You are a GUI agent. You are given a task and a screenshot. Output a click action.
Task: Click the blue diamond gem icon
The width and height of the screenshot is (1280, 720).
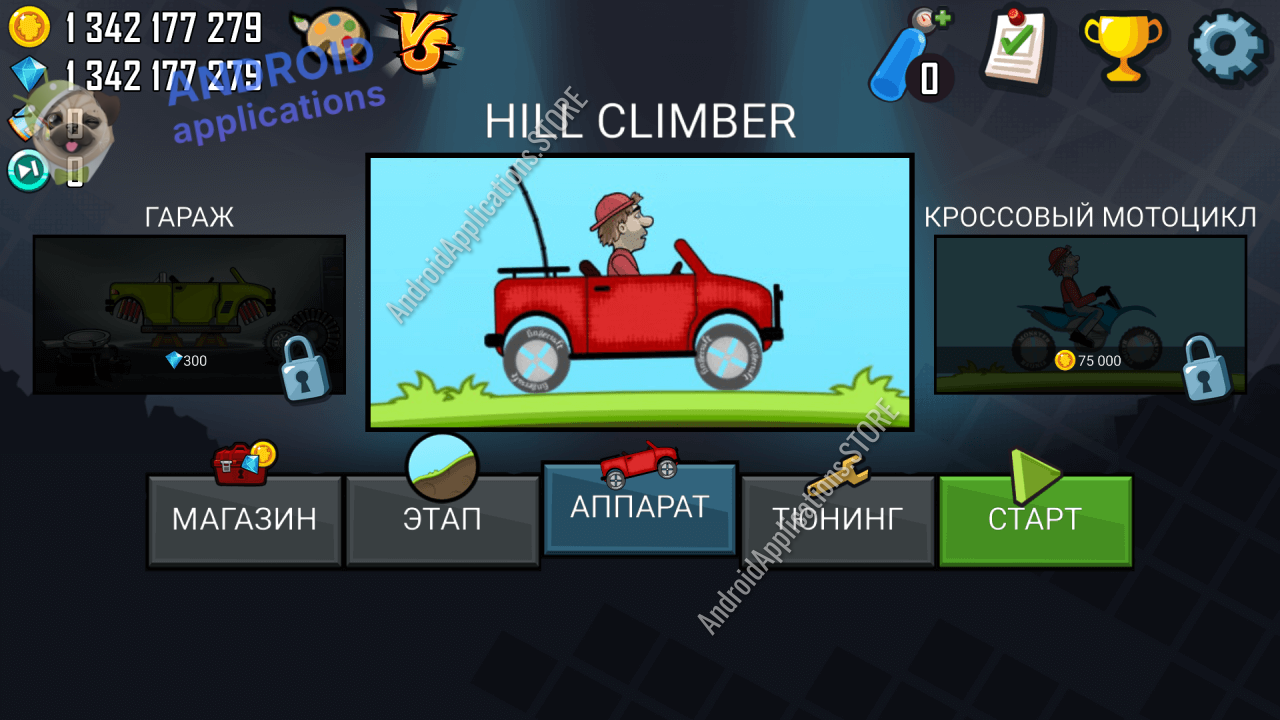tap(29, 73)
